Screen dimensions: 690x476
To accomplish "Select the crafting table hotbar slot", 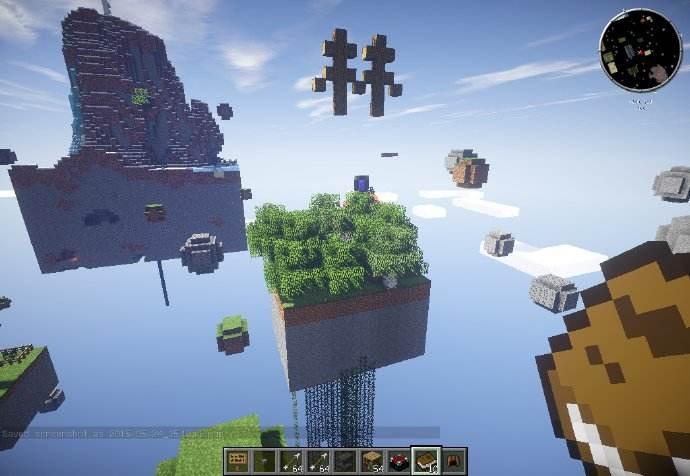I will pos(238,460).
